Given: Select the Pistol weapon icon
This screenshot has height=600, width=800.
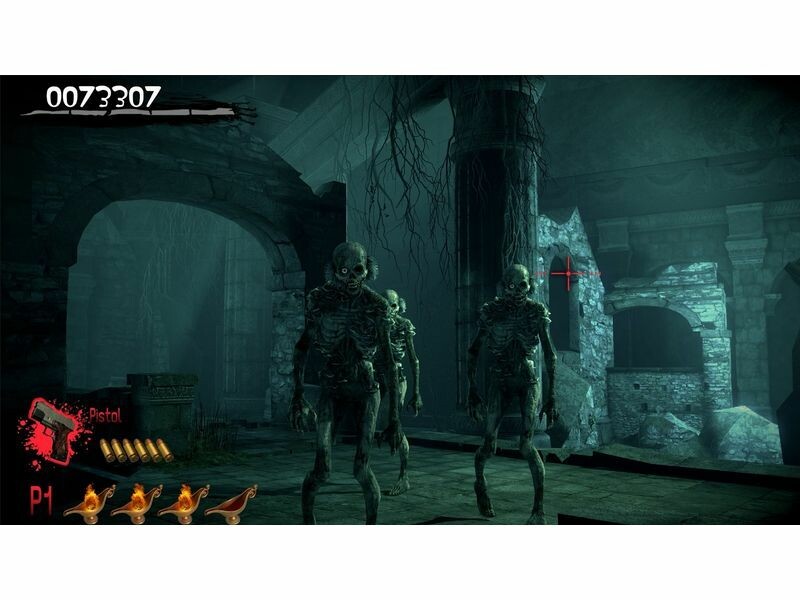Looking at the screenshot, I should coord(53,431).
